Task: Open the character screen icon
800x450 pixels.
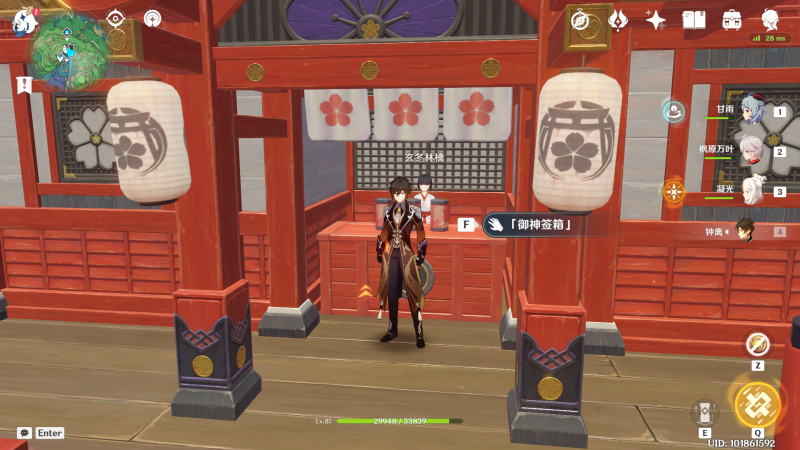Action: point(770,19)
